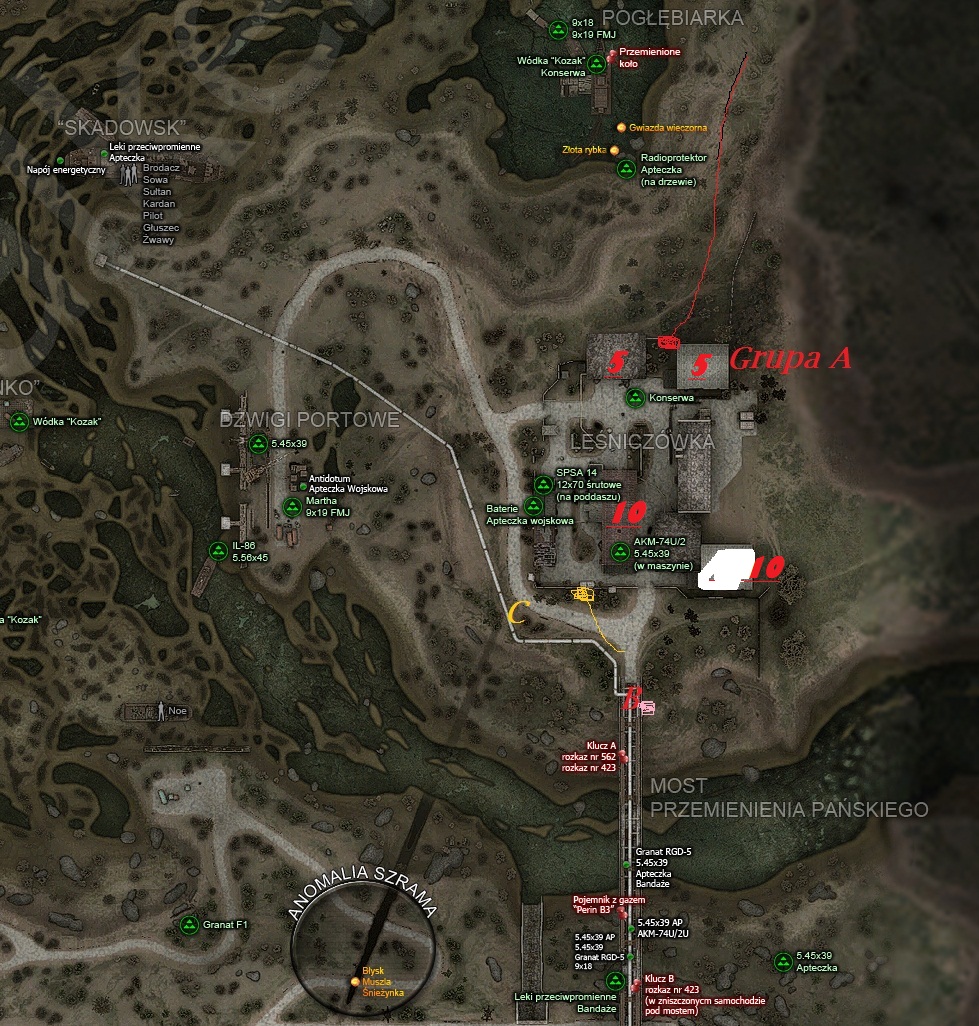979x1026 pixels.
Task: Select the Noe character marker
Action: pyautogui.click(x=160, y=711)
